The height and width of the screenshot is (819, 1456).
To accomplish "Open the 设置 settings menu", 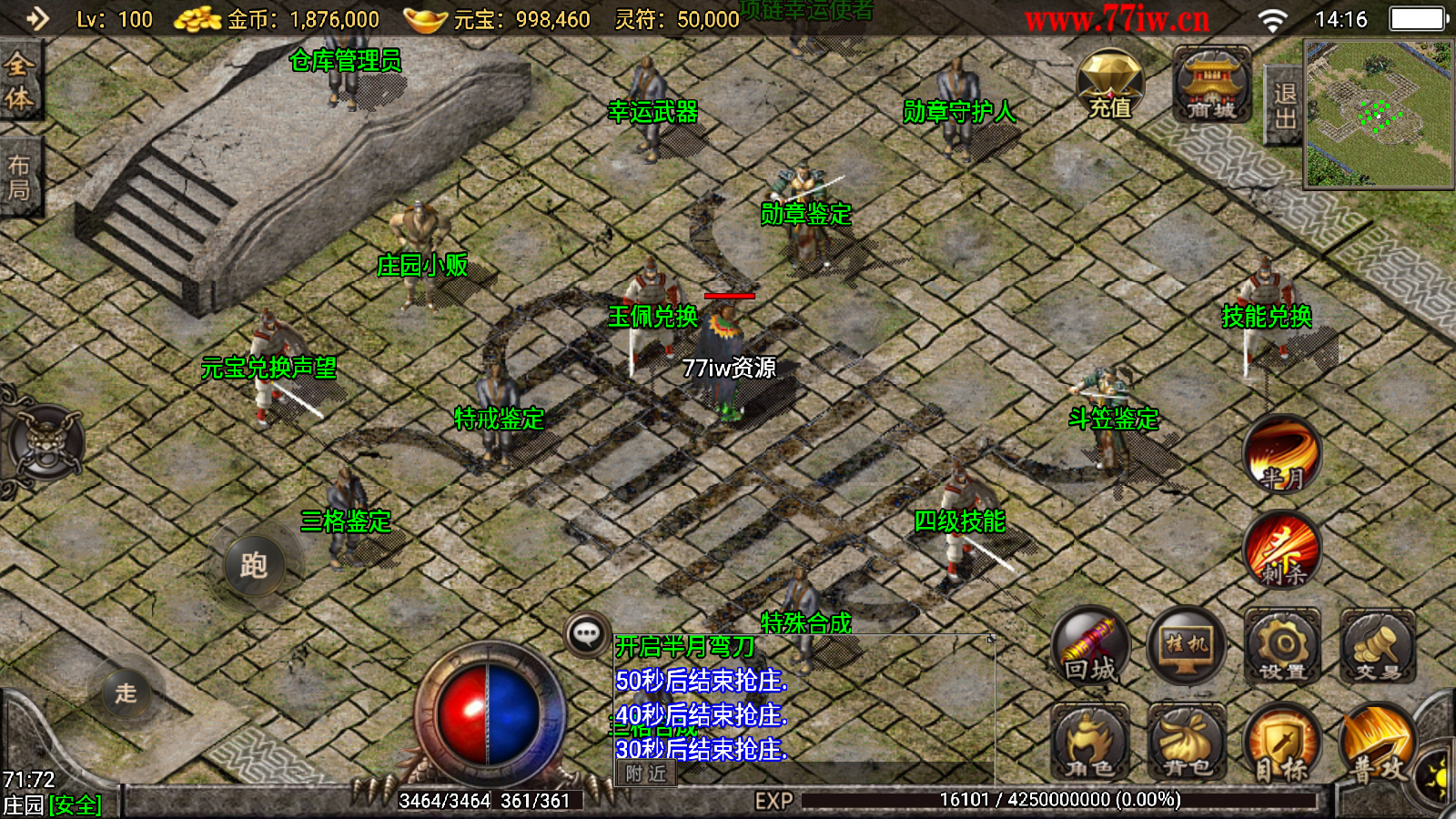I will click(x=1283, y=646).
